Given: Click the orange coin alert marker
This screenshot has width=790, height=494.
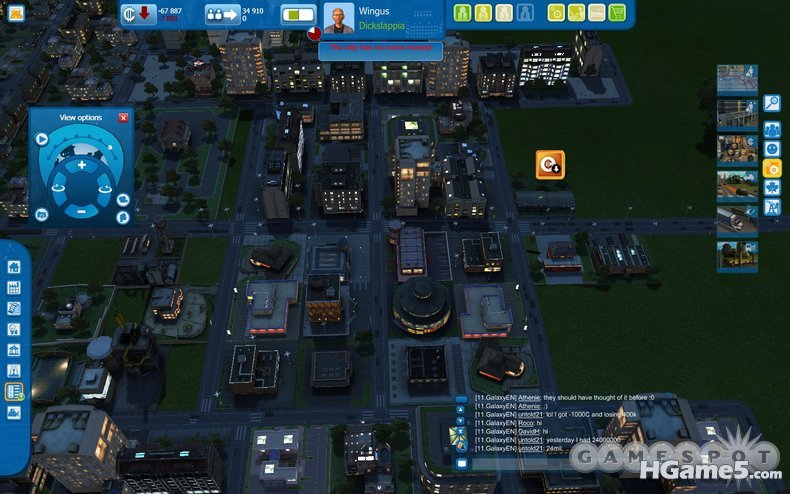Looking at the screenshot, I should [x=549, y=164].
